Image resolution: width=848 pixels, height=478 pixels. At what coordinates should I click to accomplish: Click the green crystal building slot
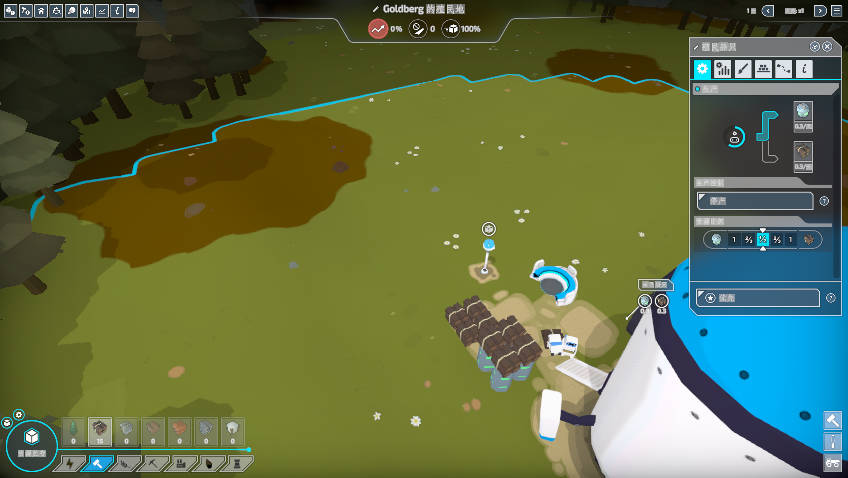(73, 431)
